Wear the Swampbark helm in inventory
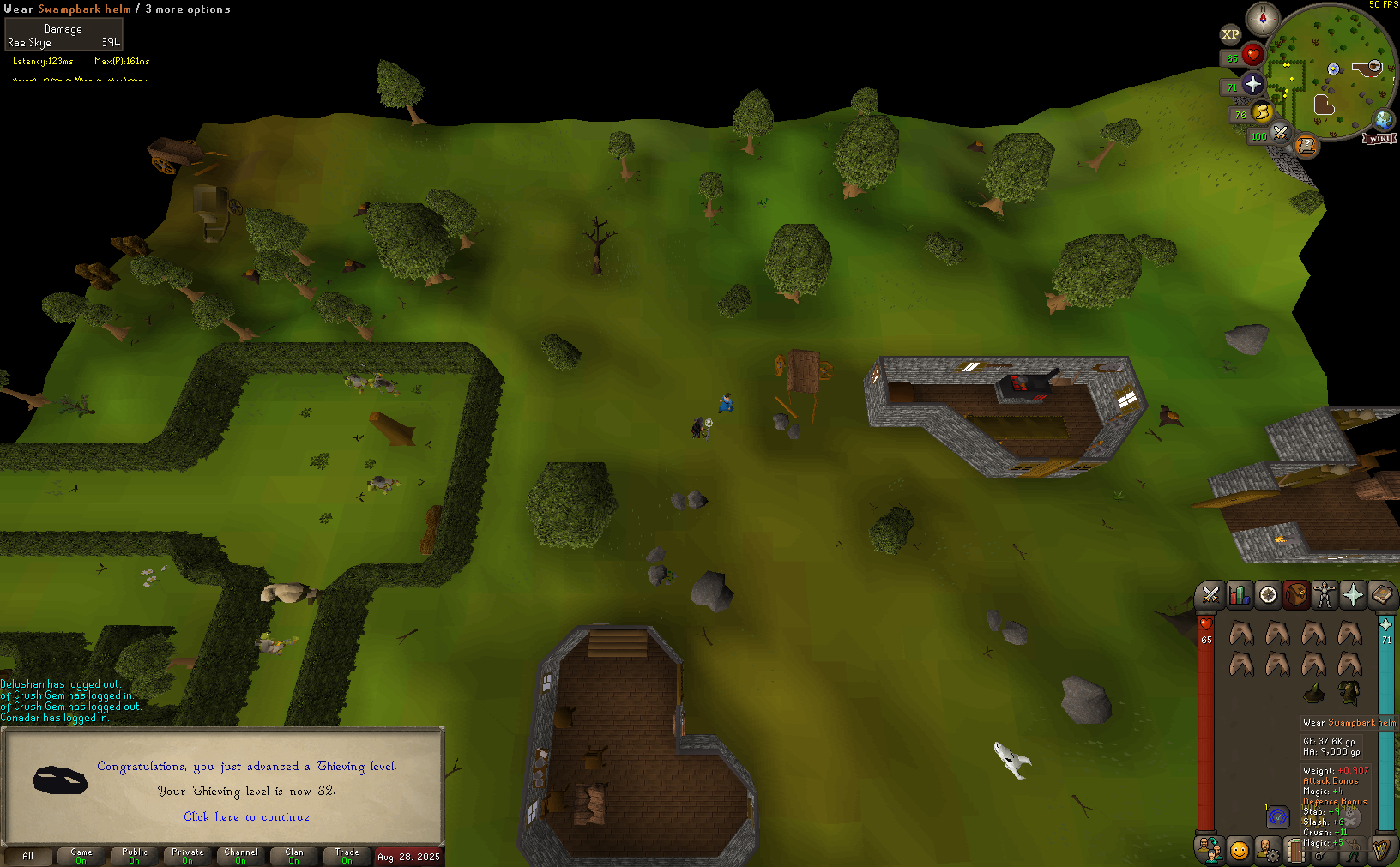 click(1313, 692)
